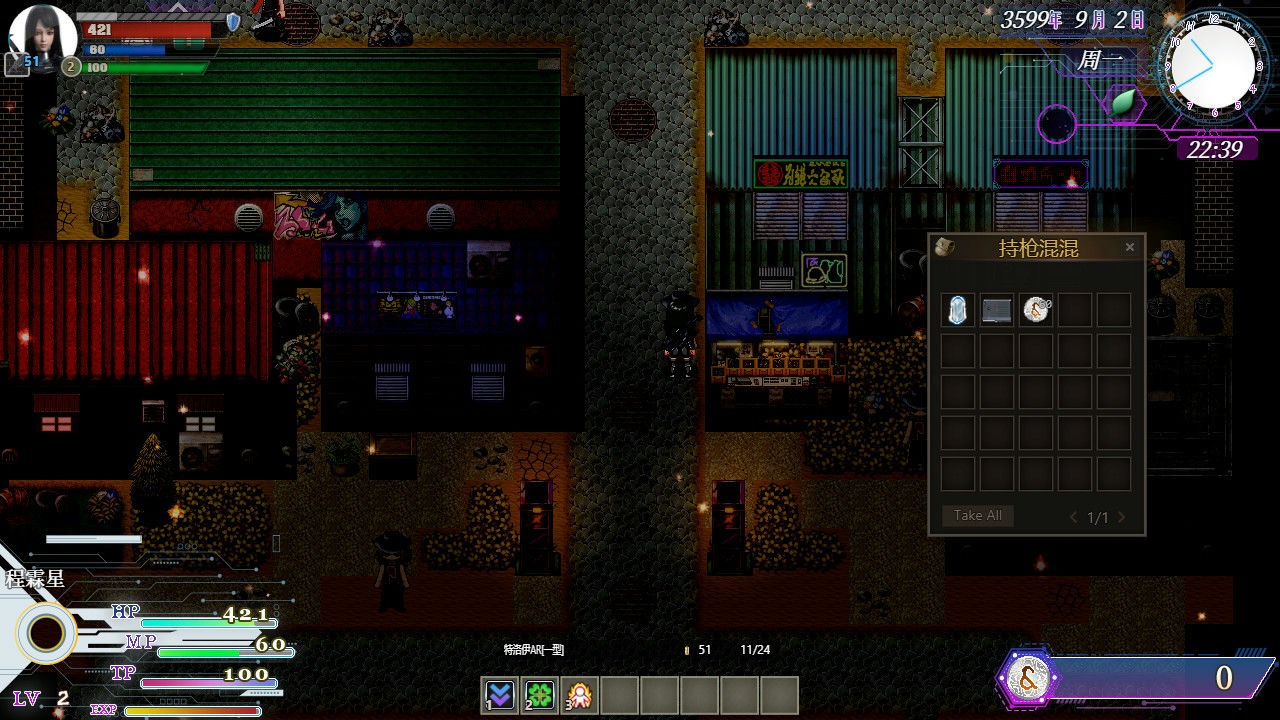Grab the coin pouch from the loot grid
The width and height of the screenshot is (1280, 720).
pos(1036,310)
